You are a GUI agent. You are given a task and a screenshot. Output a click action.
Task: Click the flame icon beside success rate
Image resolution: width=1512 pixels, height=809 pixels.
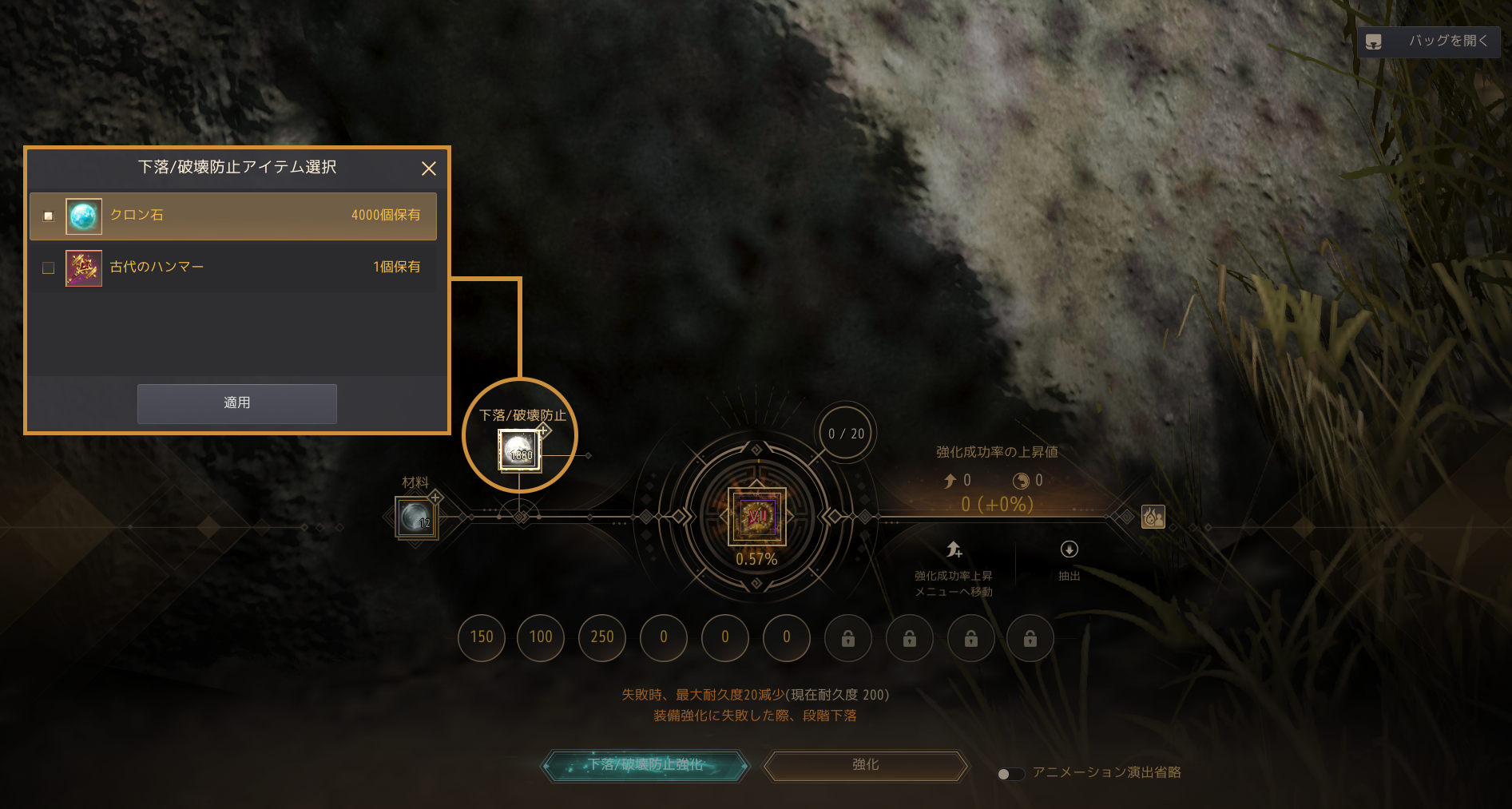(1153, 518)
